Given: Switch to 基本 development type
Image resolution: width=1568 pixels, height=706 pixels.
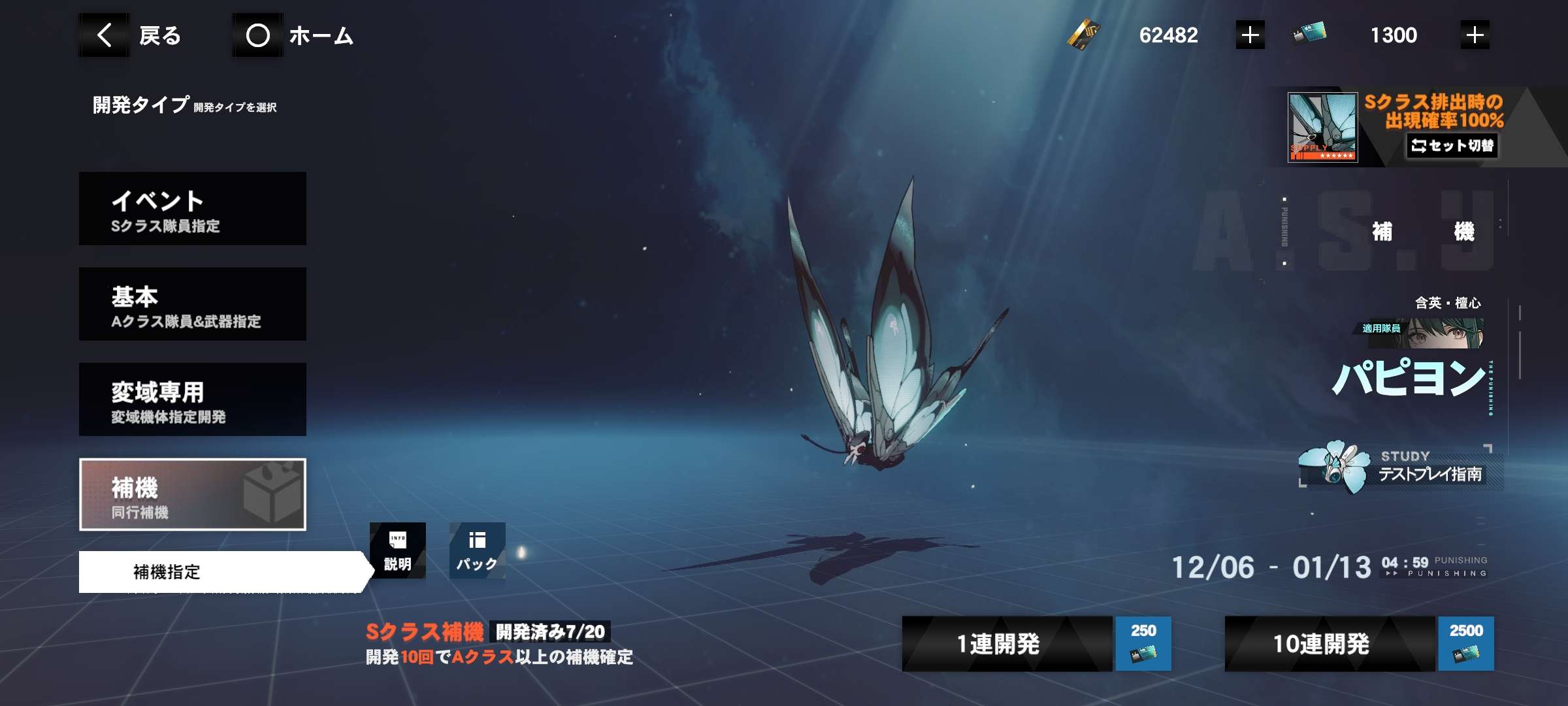Looking at the screenshot, I should click(x=193, y=304).
